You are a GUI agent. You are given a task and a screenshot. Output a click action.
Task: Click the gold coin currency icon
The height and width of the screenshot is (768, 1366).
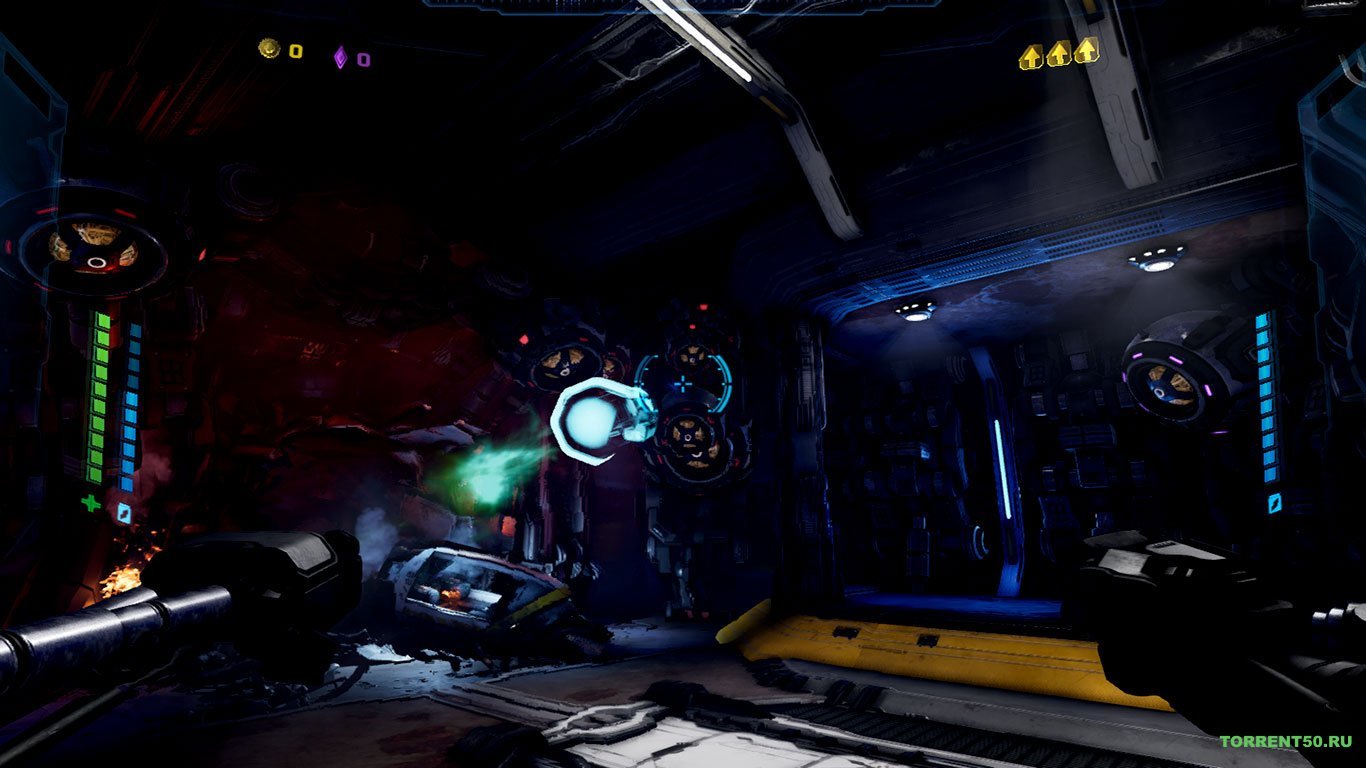tap(268, 47)
